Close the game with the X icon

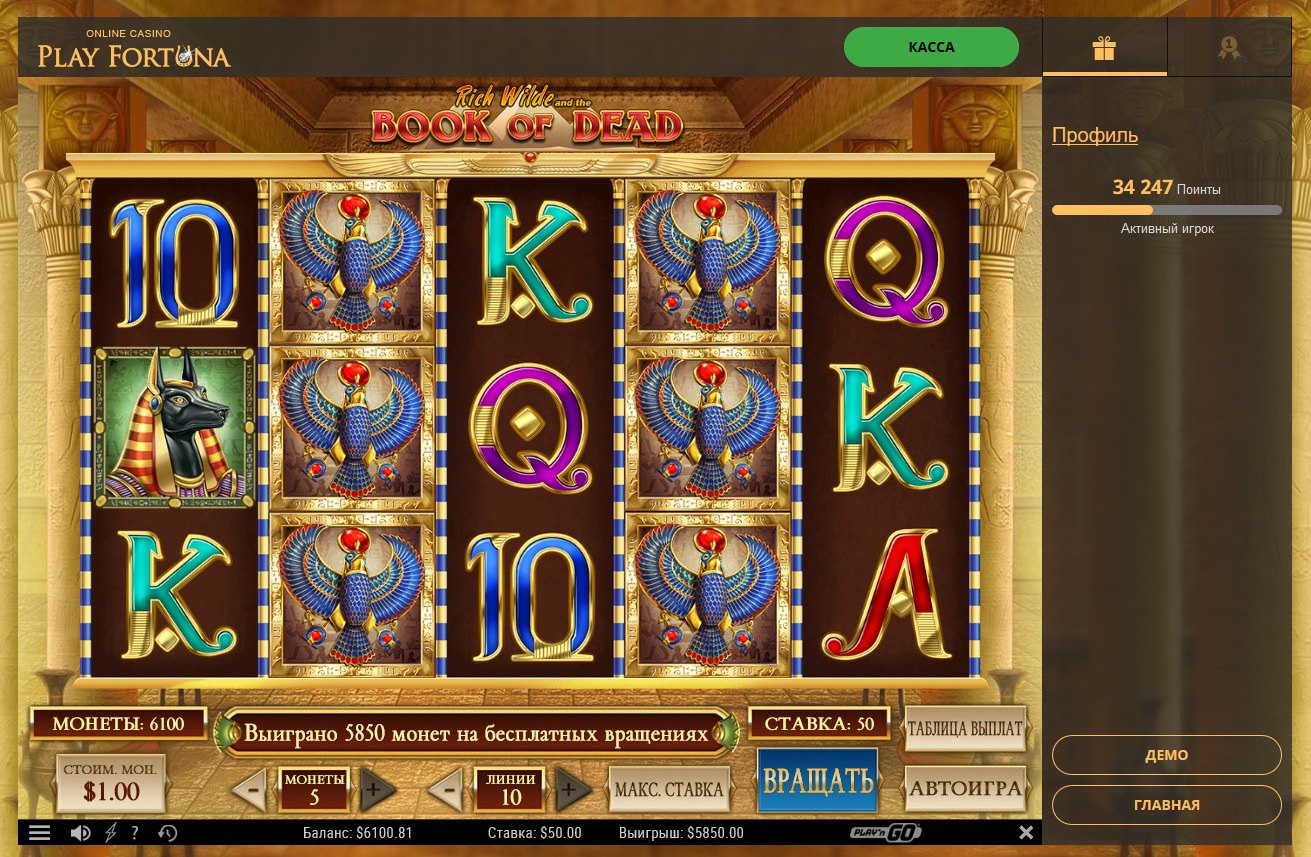coord(1025,832)
